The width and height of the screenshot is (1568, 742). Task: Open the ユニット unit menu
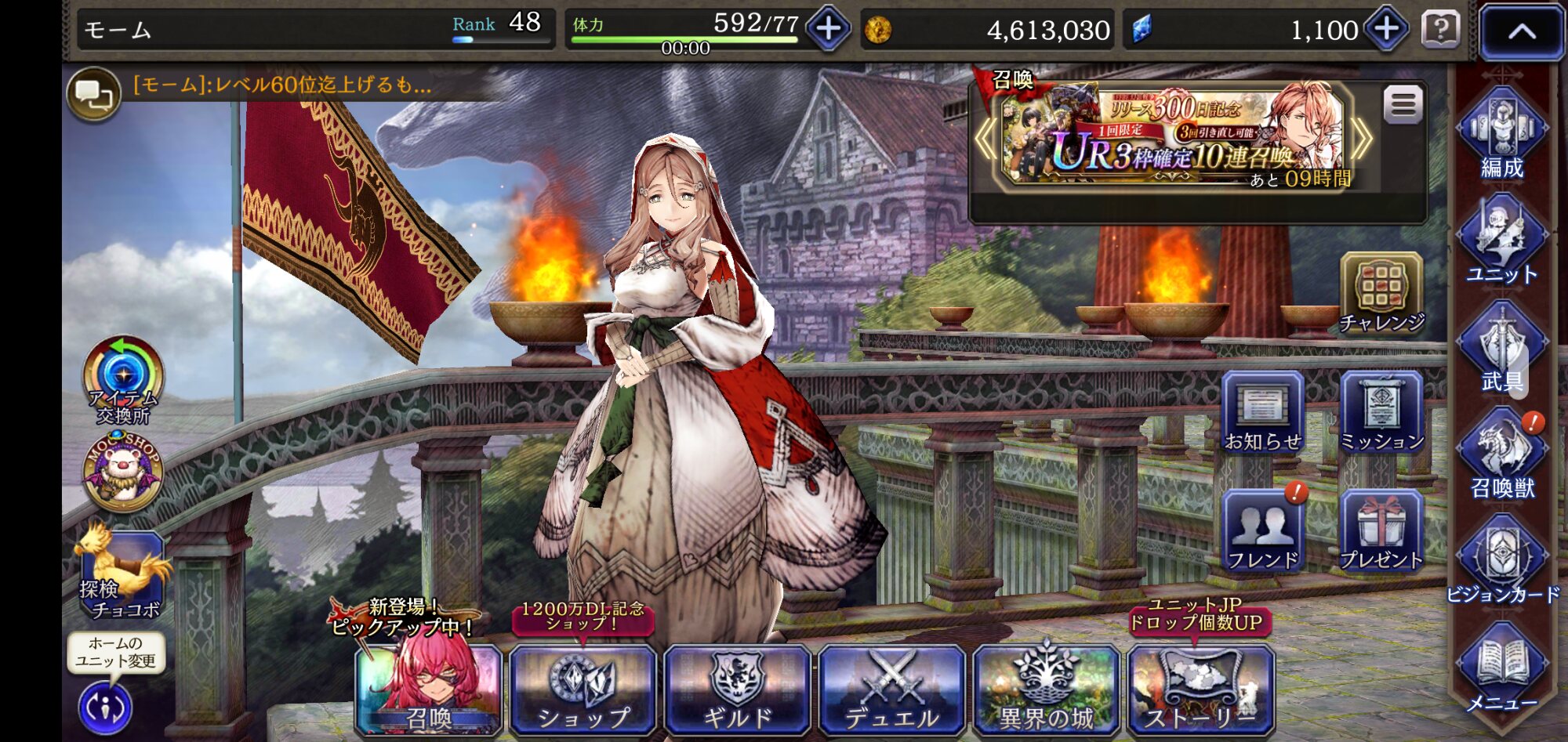click(1501, 241)
